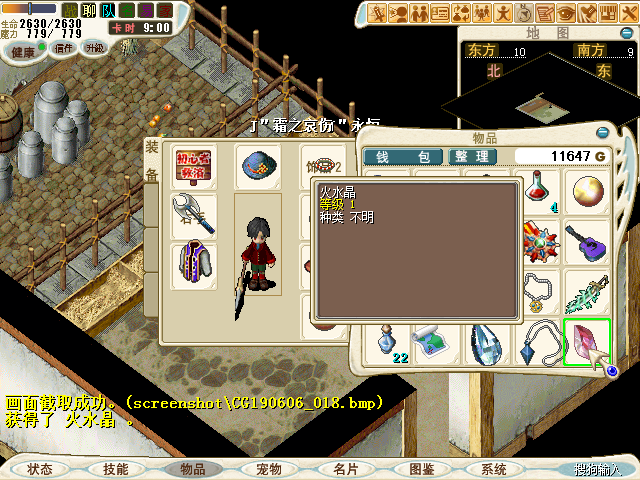640x480 pixels.
Task: Open the 状态 (Status) tab
Action: (41, 468)
